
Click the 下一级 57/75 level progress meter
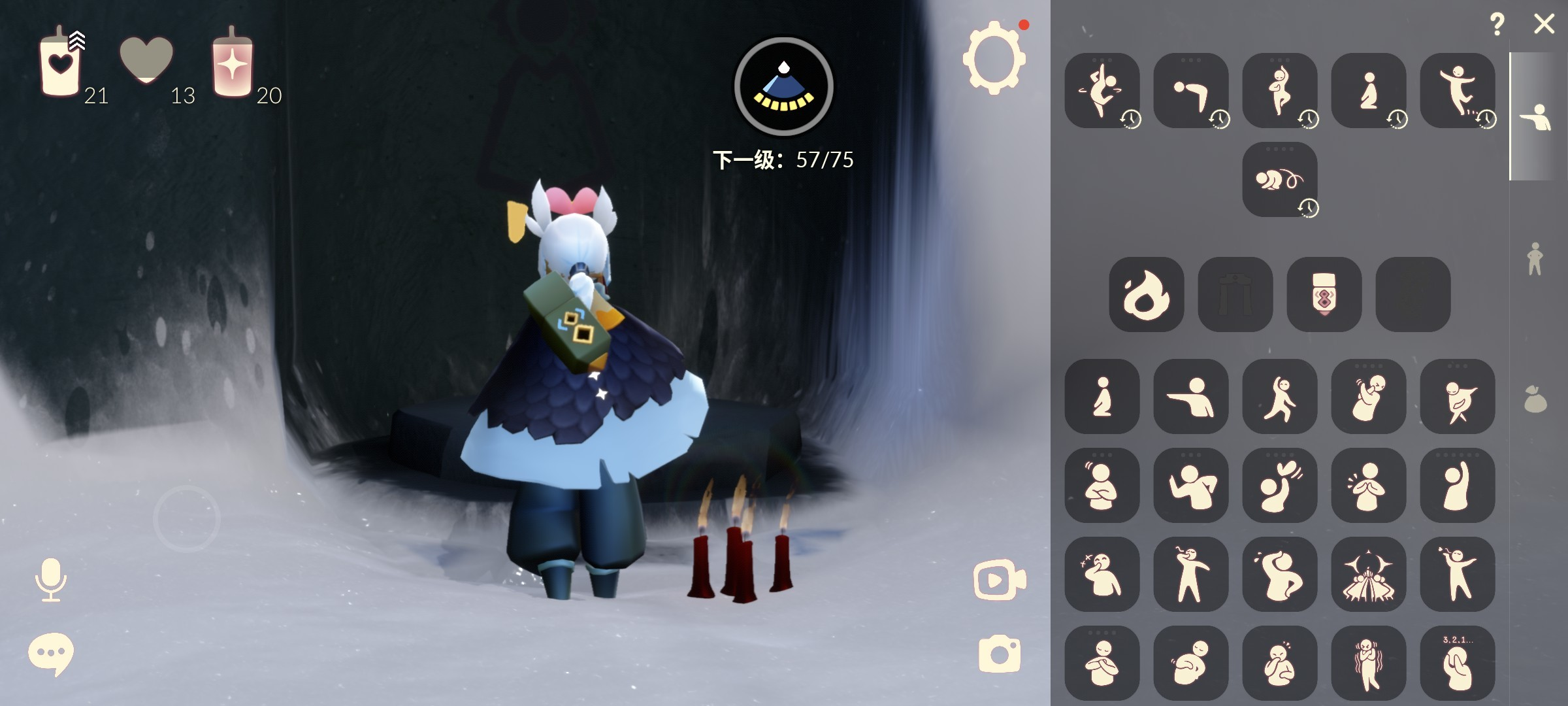click(783, 157)
